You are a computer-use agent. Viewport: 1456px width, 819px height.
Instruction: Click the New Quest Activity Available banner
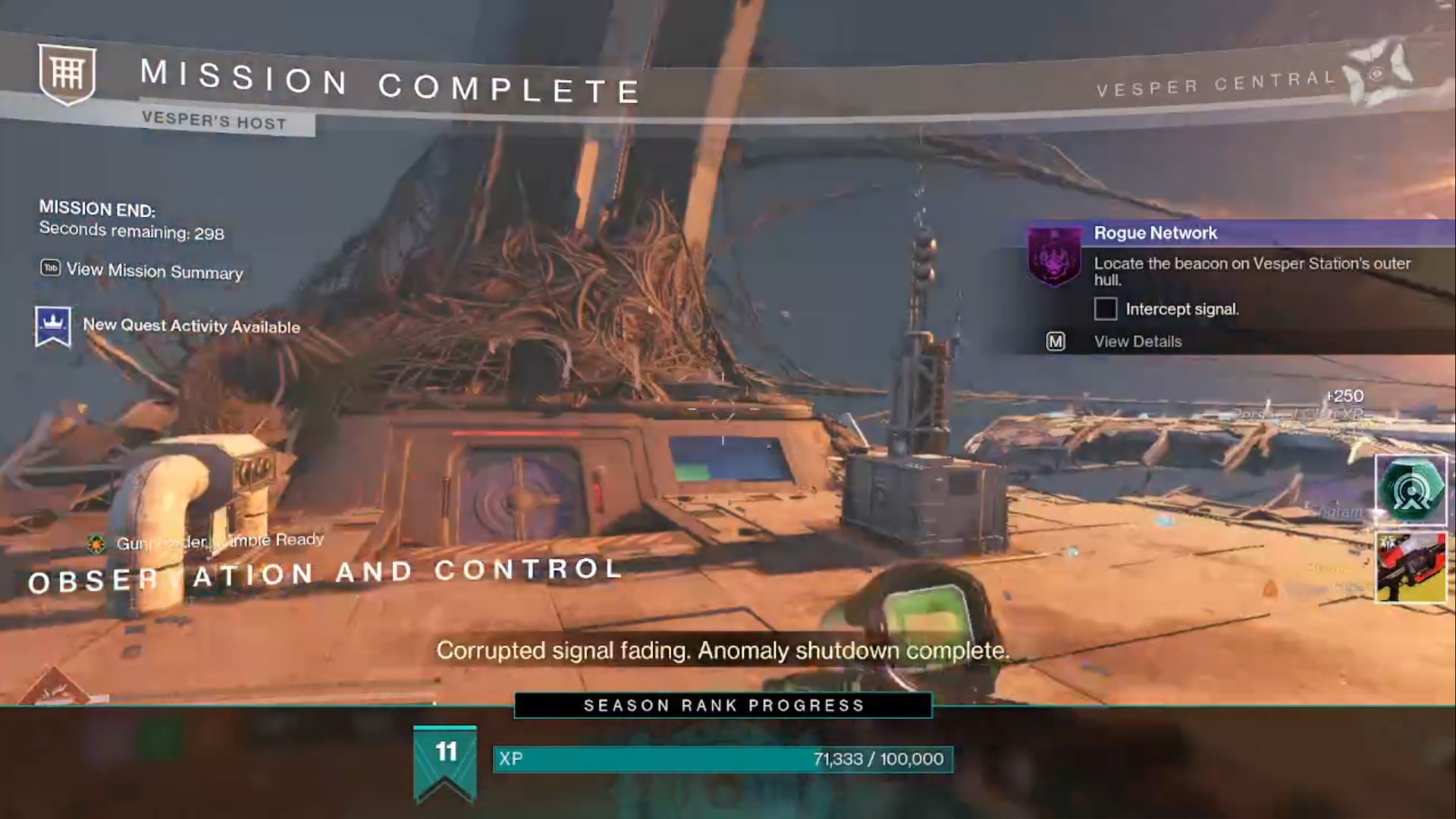[192, 325]
